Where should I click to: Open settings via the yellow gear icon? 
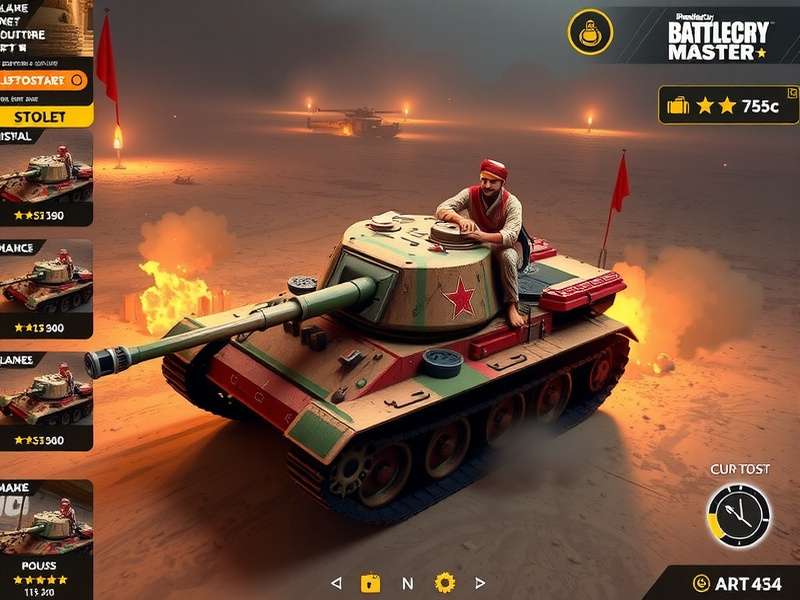(445, 582)
